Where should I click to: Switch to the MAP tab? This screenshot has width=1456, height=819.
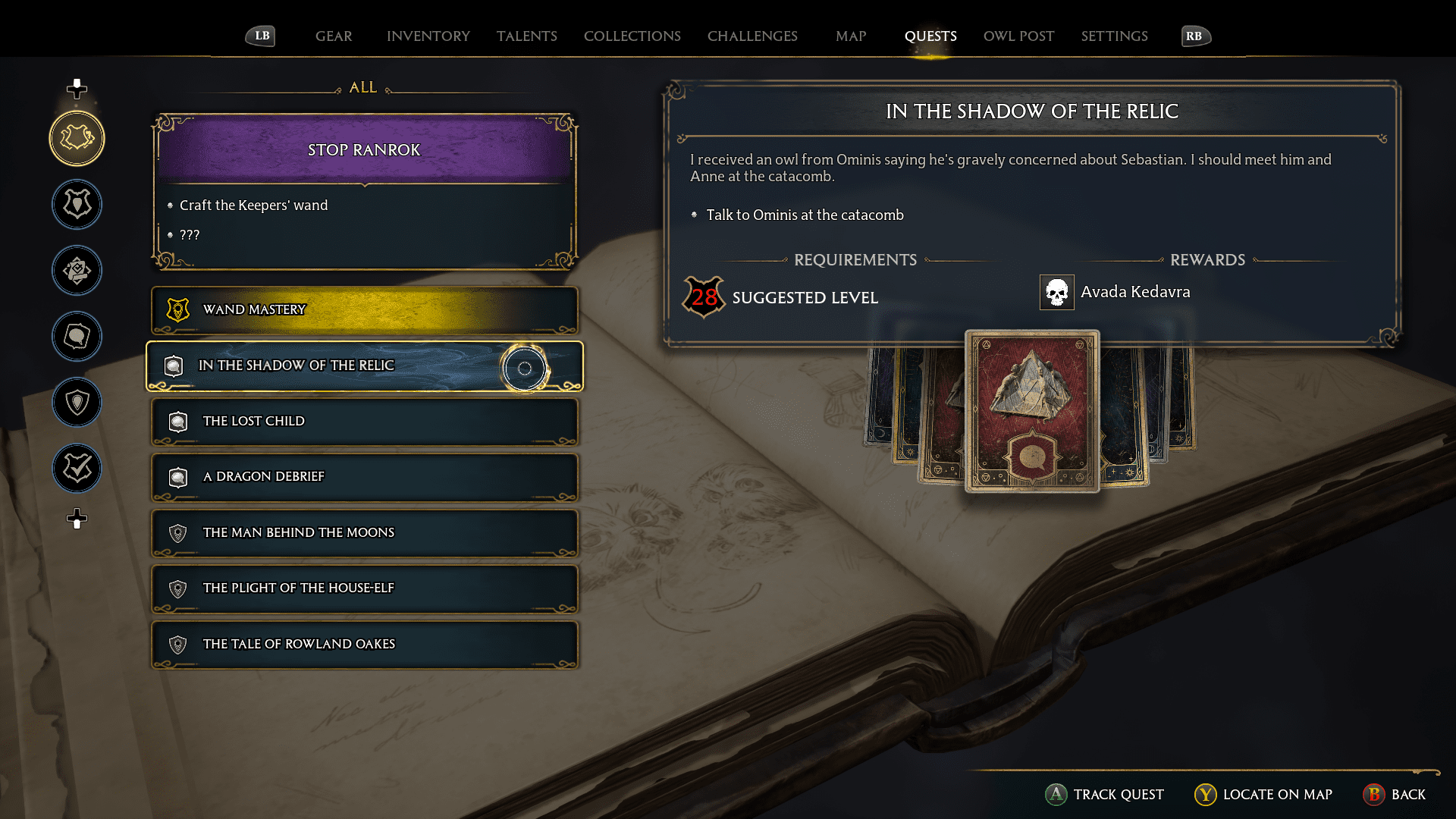(849, 36)
